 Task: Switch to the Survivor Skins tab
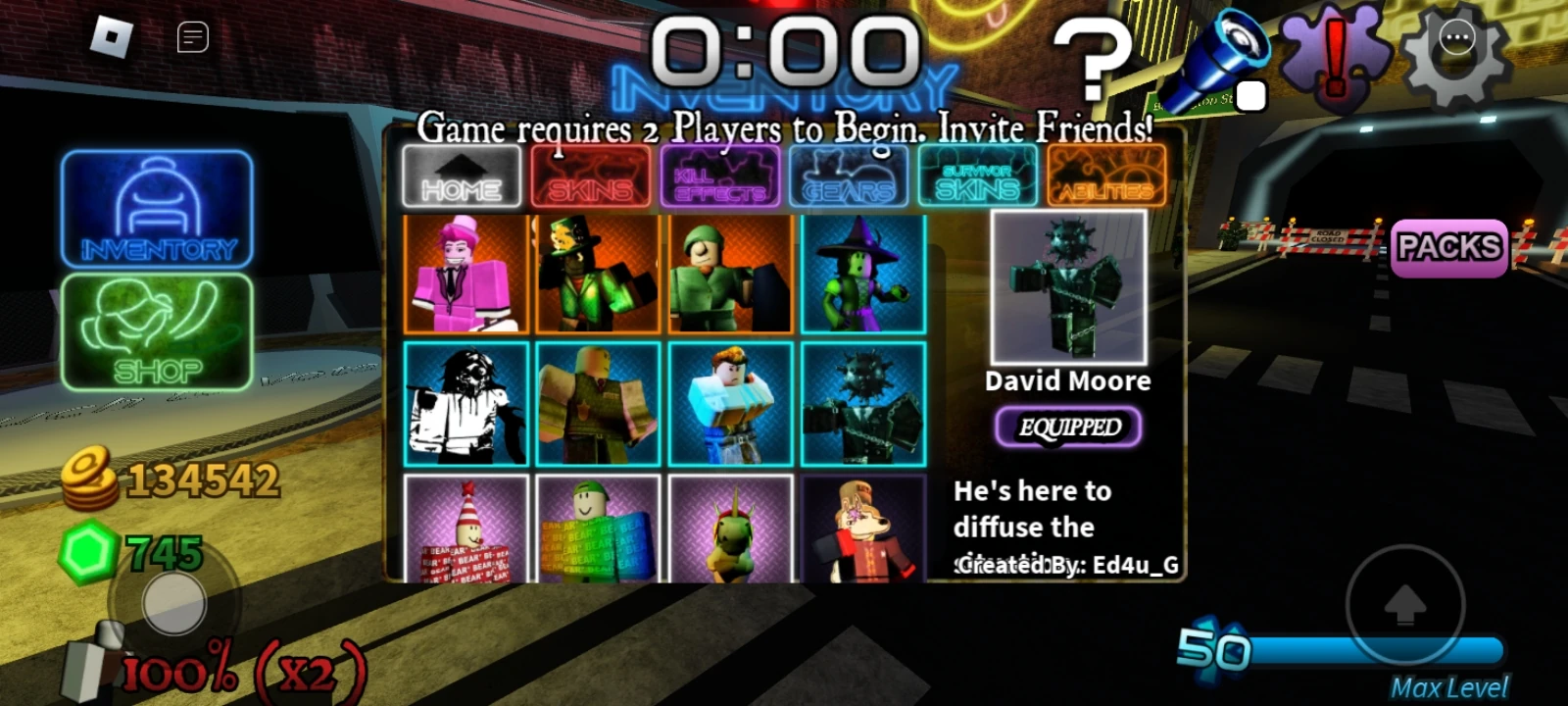coord(978,176)
